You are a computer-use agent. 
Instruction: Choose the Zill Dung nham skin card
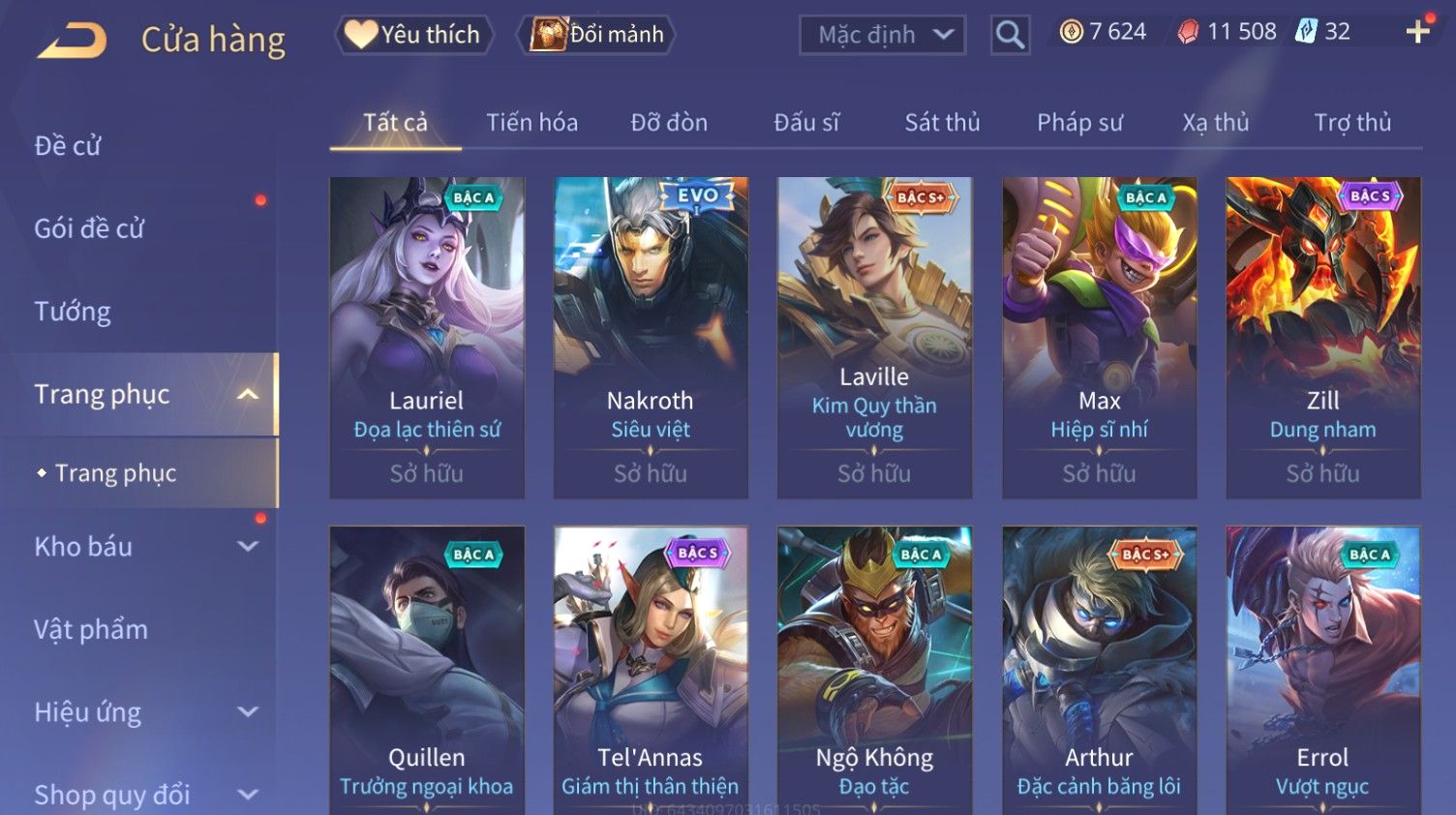1322,337
